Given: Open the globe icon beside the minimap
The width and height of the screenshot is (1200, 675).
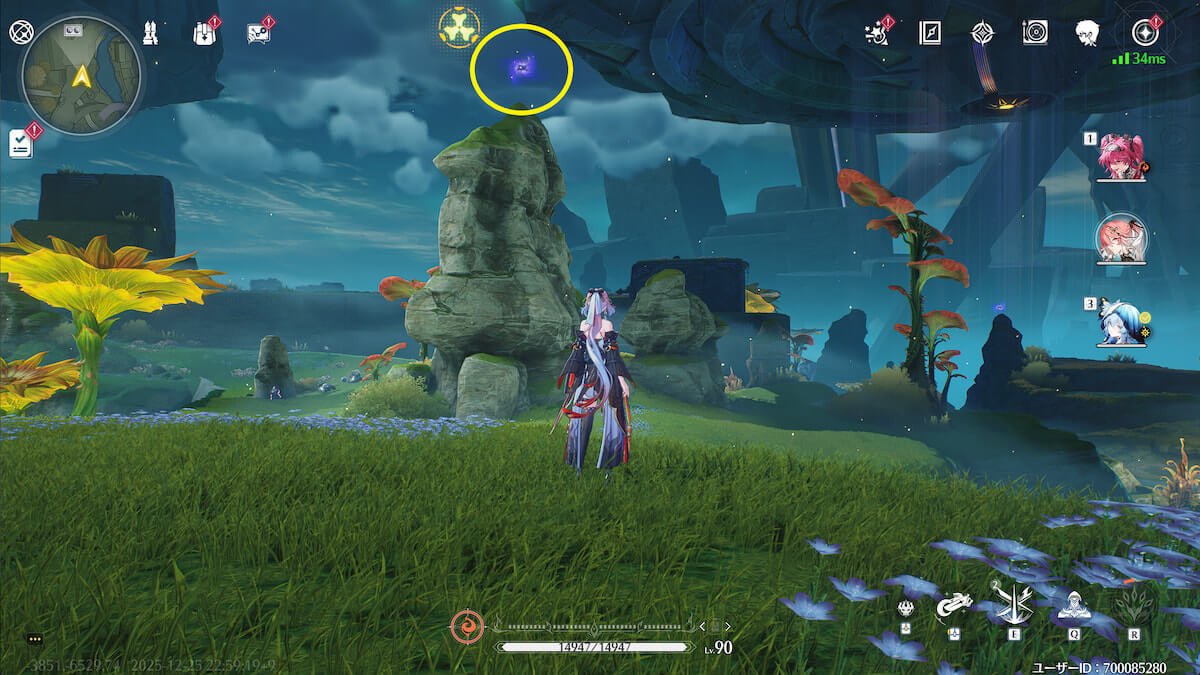Looking at the screenshot, I should [x=19, y=31].
